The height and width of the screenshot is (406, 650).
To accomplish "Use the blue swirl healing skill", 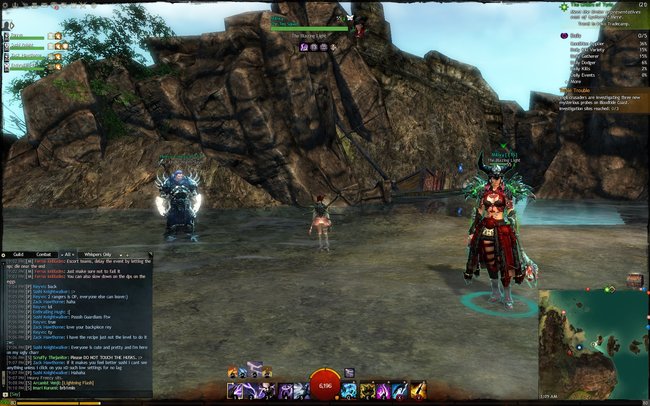I will coord(351,390).
